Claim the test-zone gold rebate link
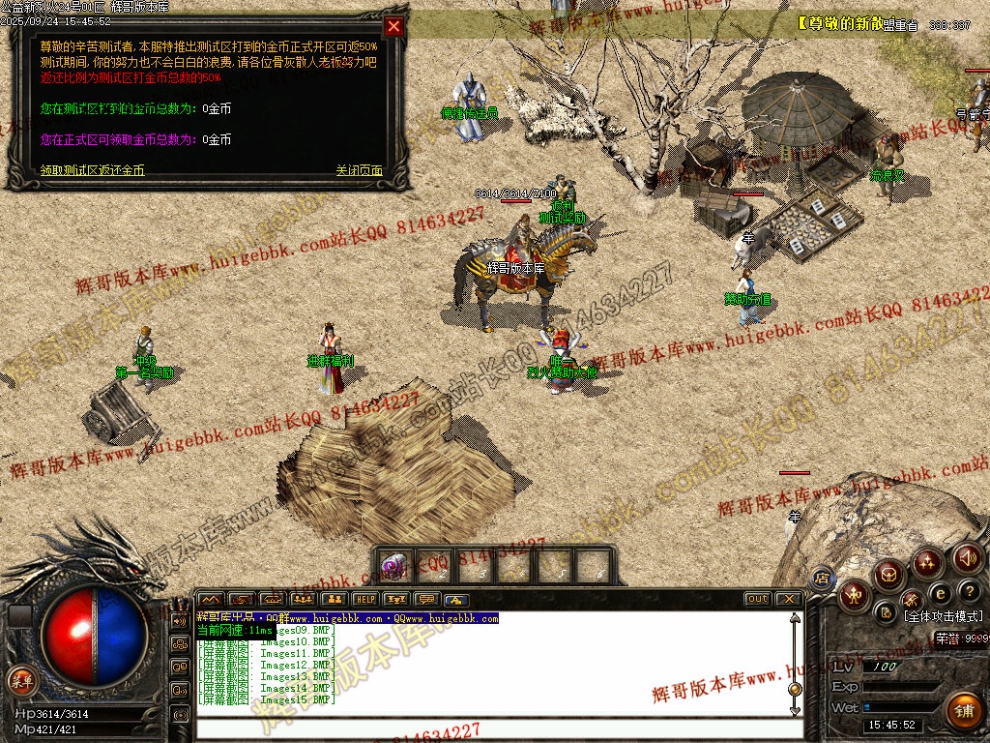Viewport: 990px width, 743px height. coord(92,171)
